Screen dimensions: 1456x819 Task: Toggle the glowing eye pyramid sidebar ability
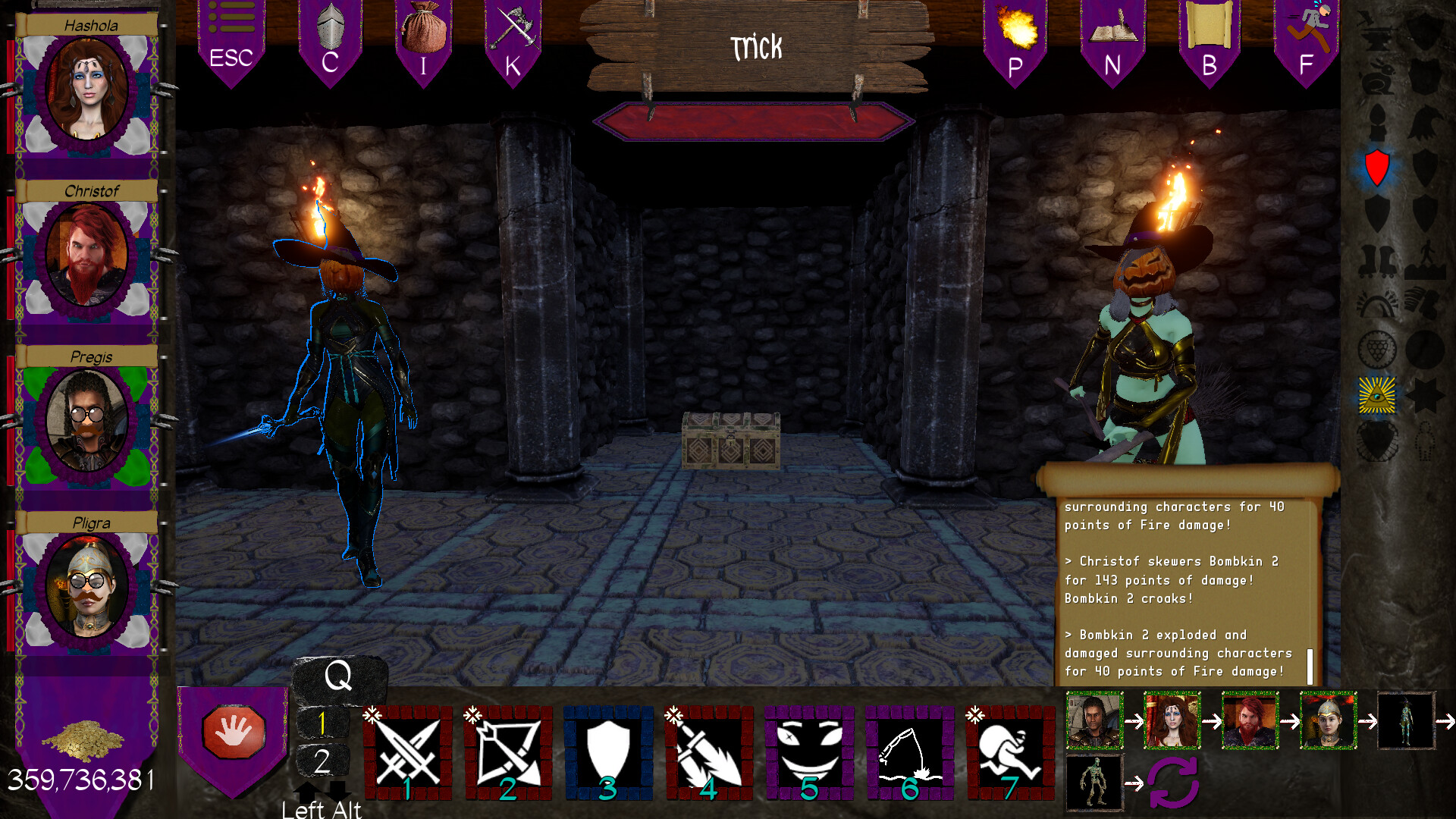point(1379,394)
